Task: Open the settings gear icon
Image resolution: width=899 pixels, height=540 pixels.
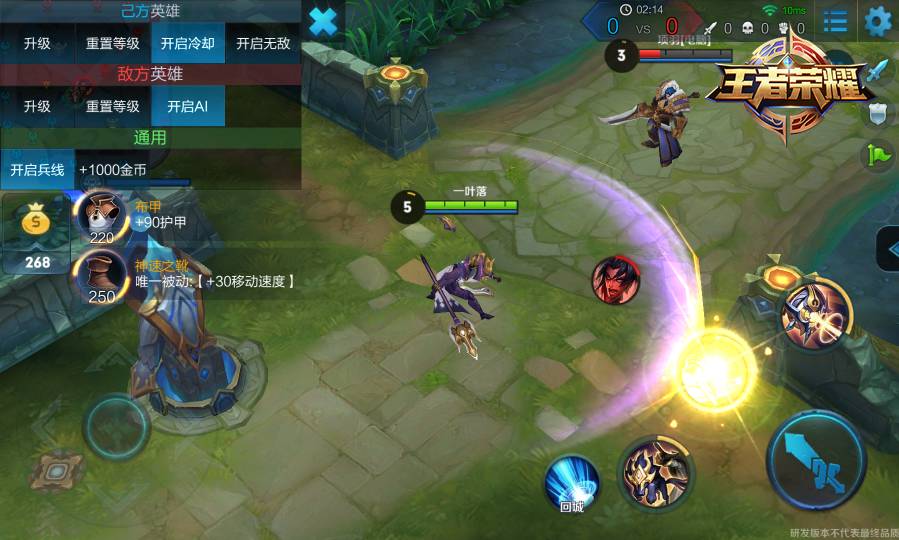Action: point(877,21)
